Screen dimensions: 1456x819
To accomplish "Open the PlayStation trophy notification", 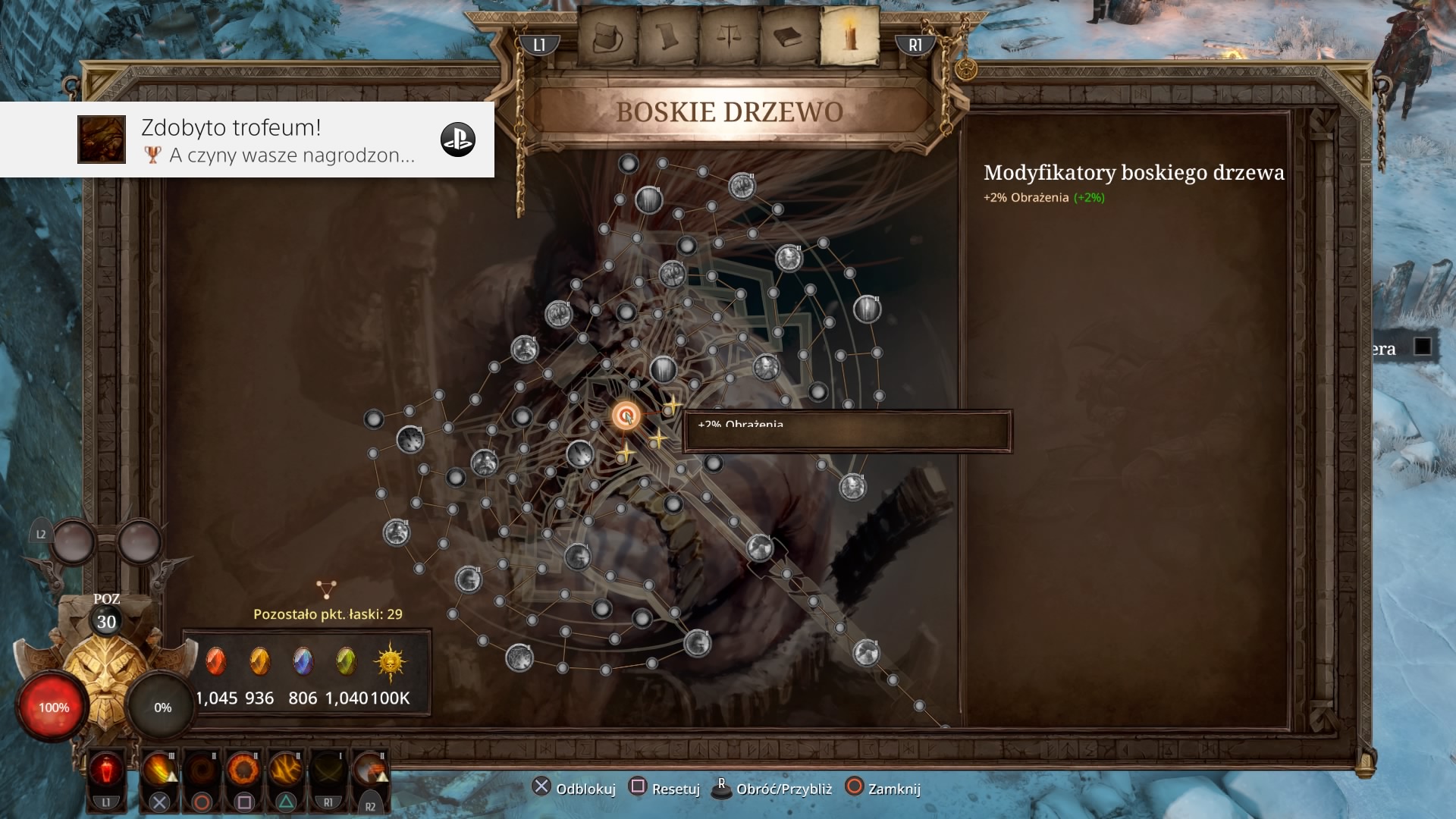I will tap(247, 140).
